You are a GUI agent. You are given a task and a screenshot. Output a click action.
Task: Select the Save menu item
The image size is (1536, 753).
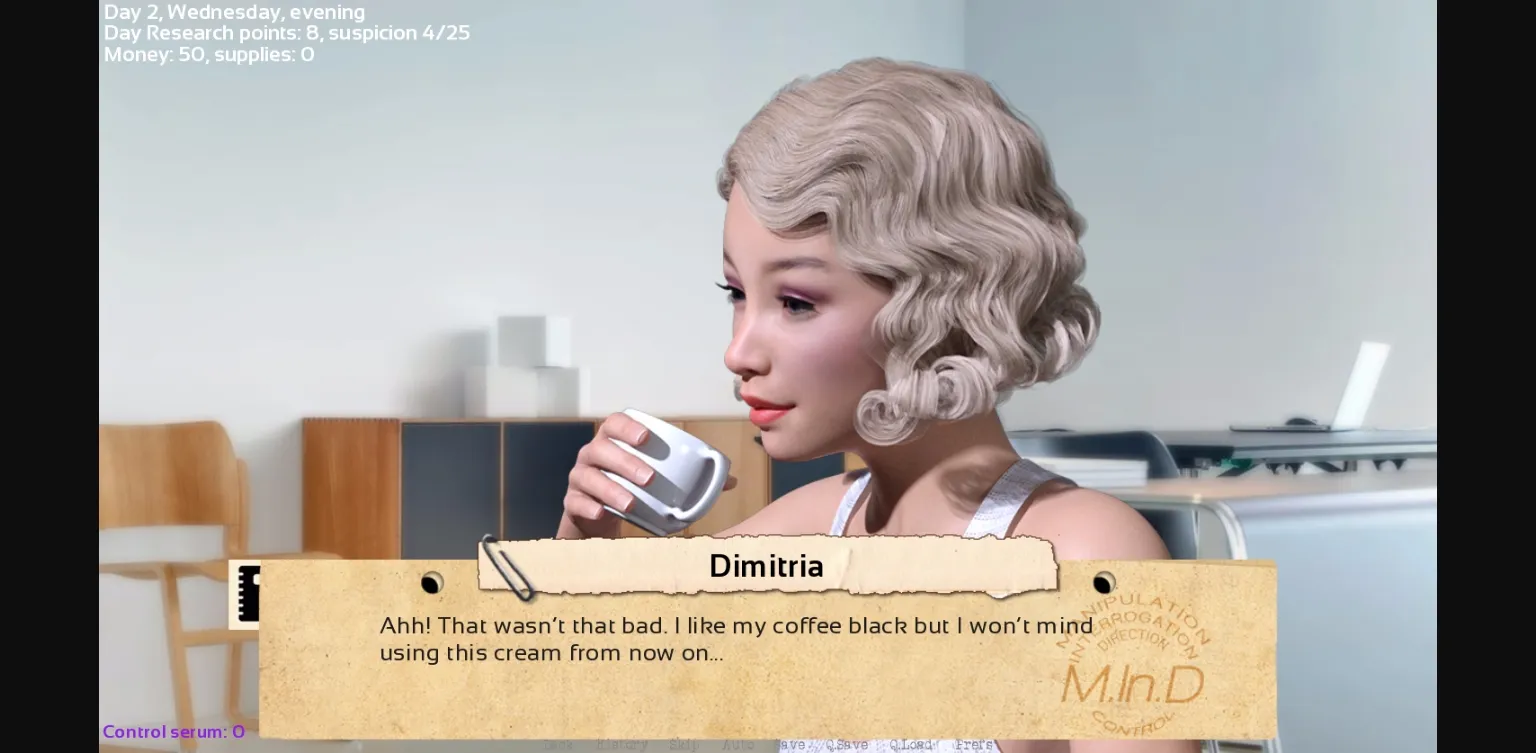[x=790, y=745]
